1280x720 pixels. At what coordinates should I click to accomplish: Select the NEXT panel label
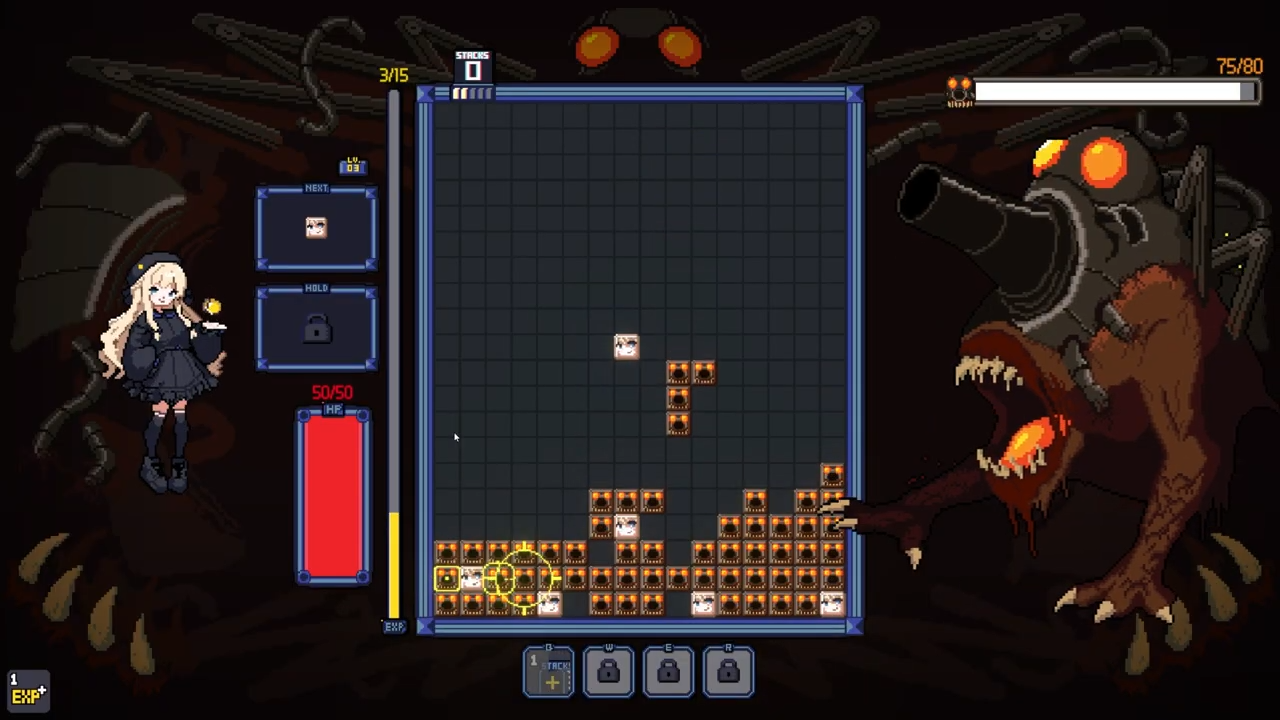(316, 188)
